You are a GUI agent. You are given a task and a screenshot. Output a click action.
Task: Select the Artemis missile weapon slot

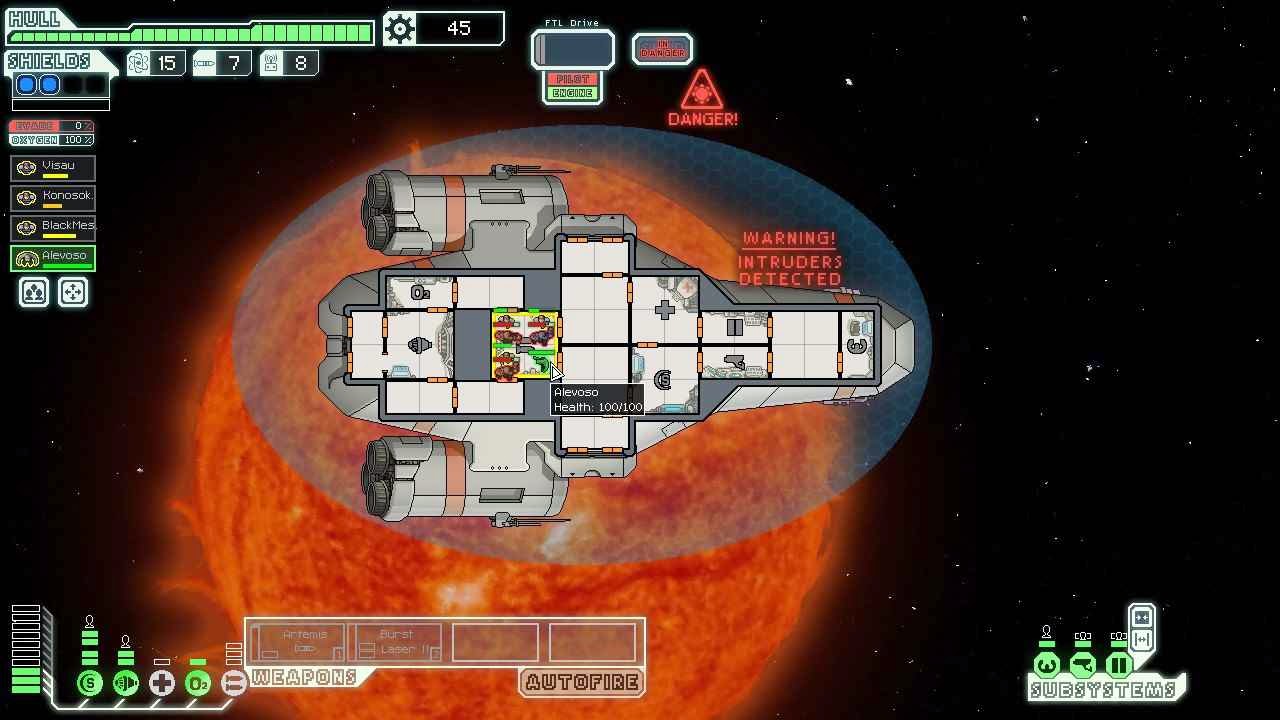pyautogui.click(x=299, y=642)
